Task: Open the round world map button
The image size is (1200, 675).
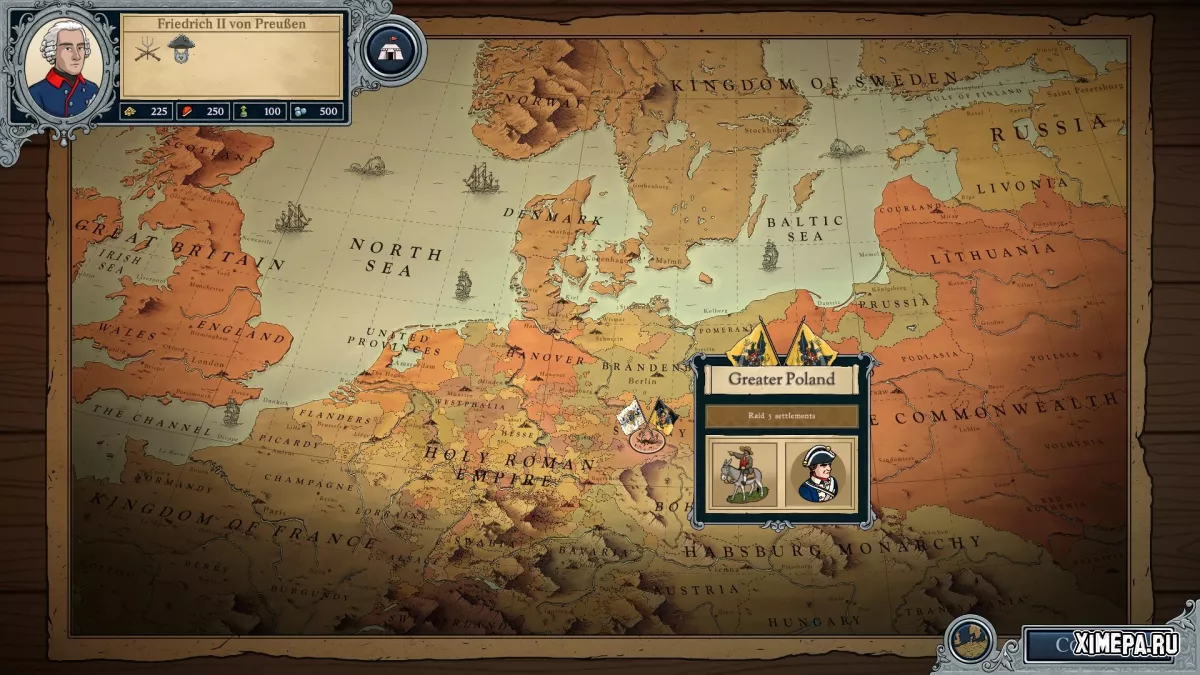Action: [x=970, y=641]
